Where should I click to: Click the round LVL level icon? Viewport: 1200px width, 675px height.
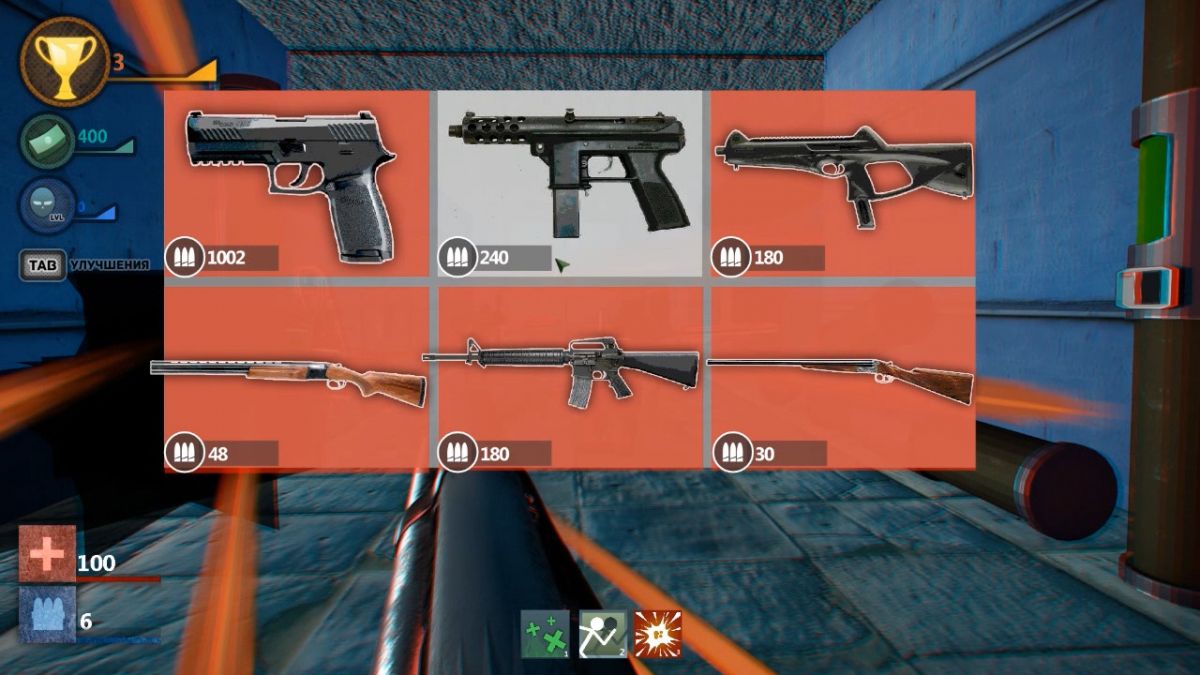tap(47, 205)
